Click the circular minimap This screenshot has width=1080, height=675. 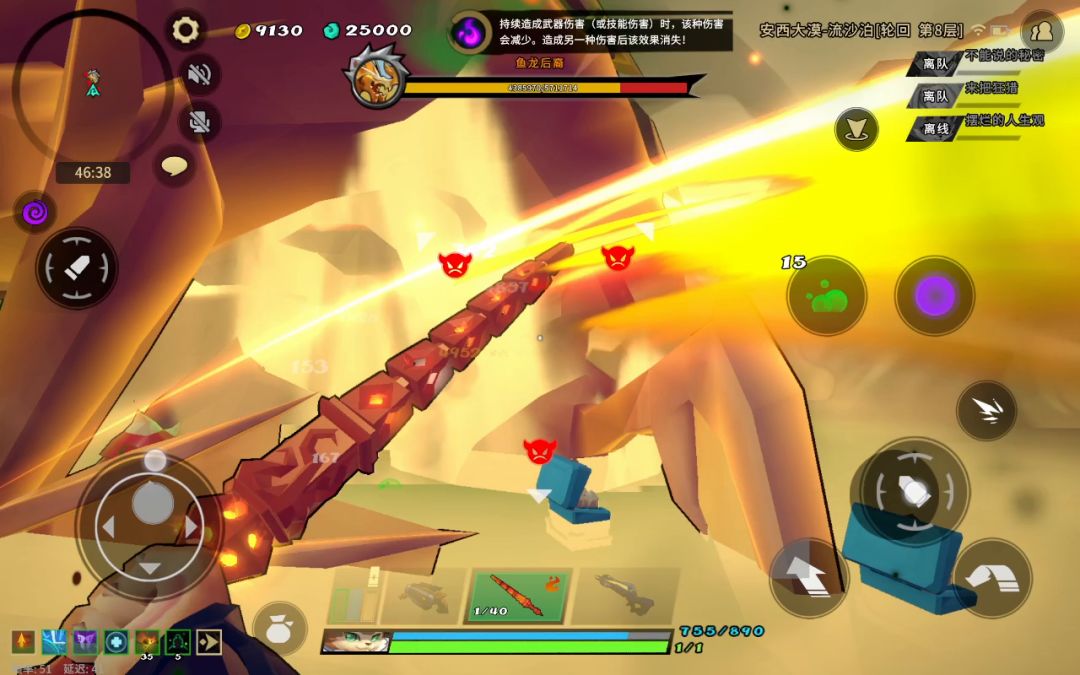point(92,85)
